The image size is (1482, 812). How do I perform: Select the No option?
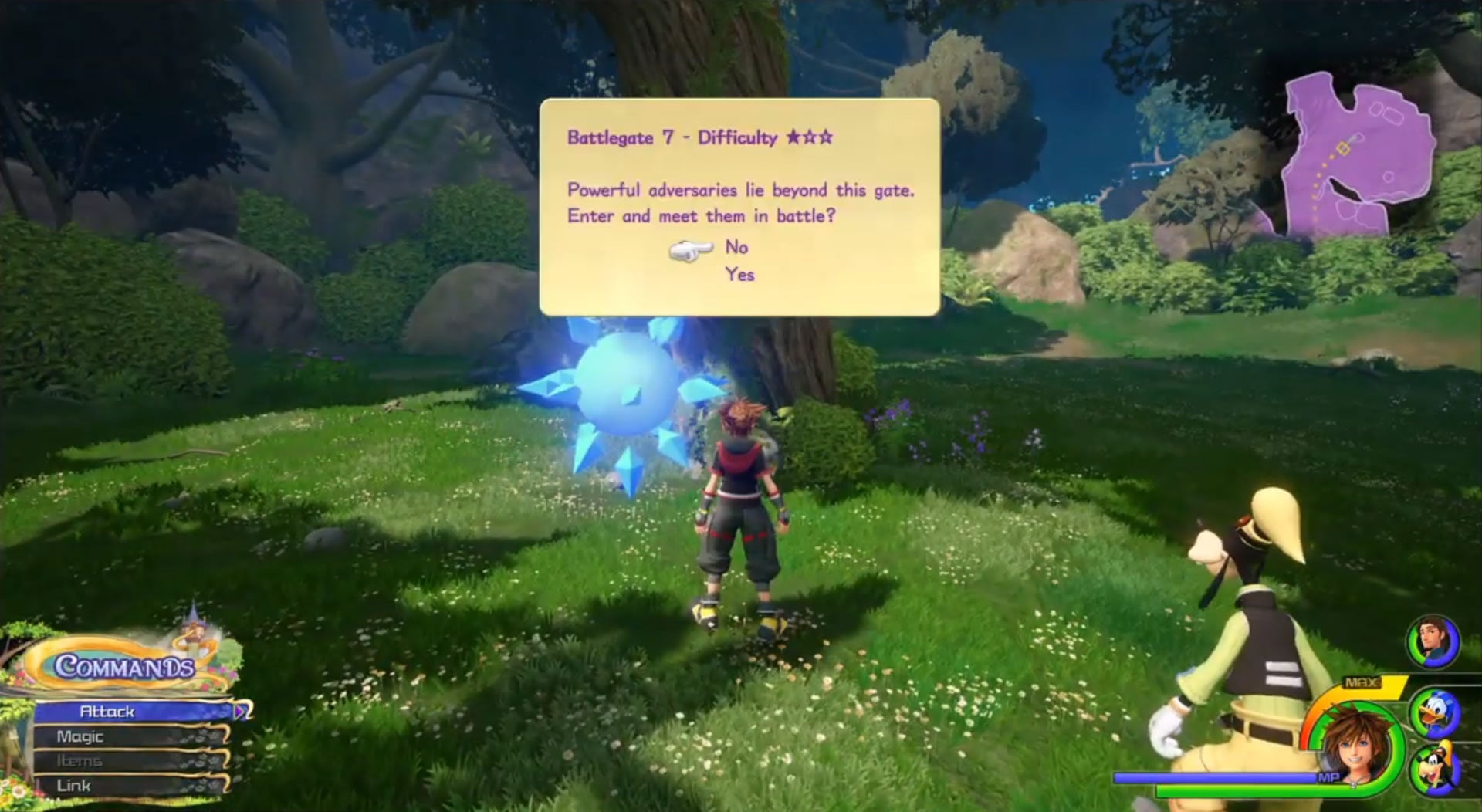[736, 247]
